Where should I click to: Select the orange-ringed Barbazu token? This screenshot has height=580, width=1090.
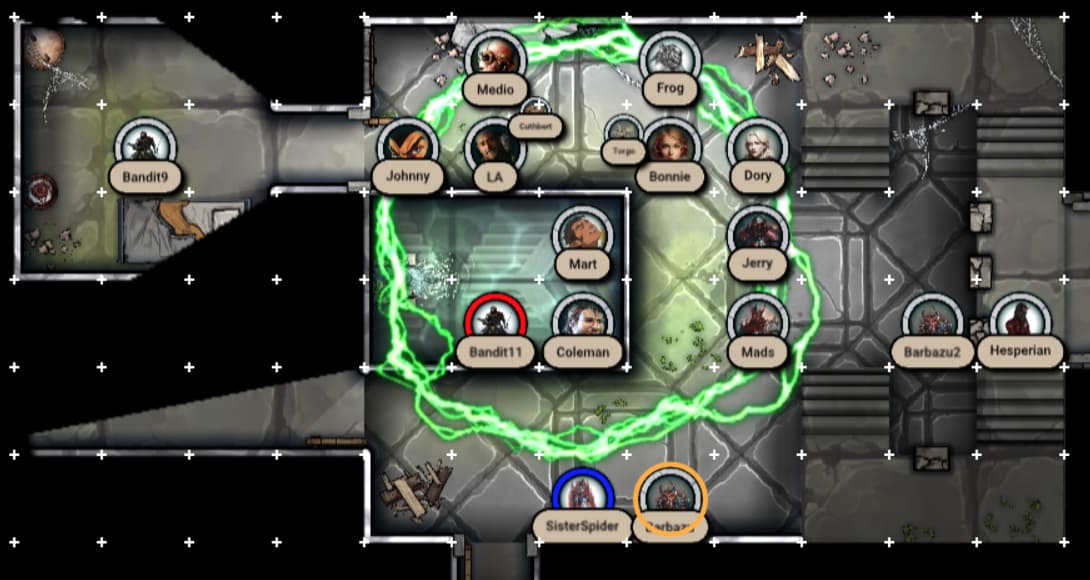tap(670, 497)
